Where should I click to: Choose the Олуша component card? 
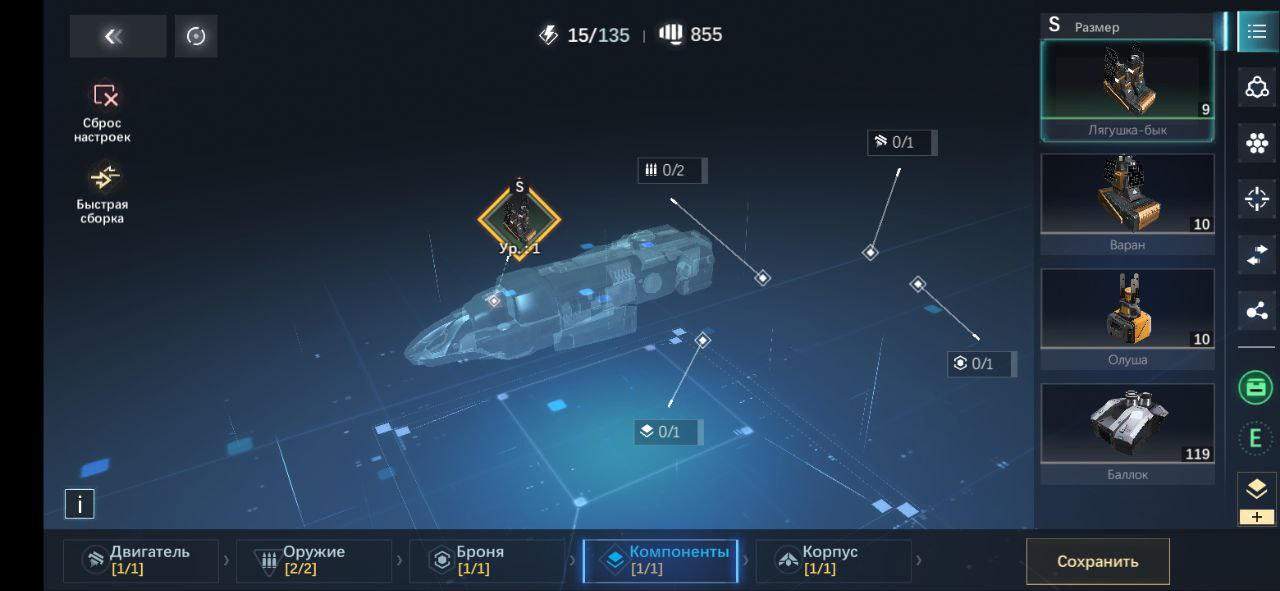click(1127, 318)
